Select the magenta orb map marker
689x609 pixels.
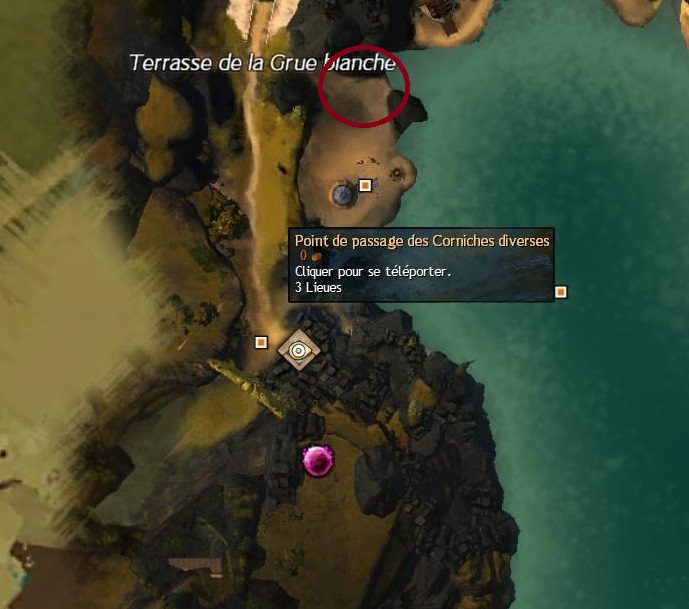coord(318,460)
